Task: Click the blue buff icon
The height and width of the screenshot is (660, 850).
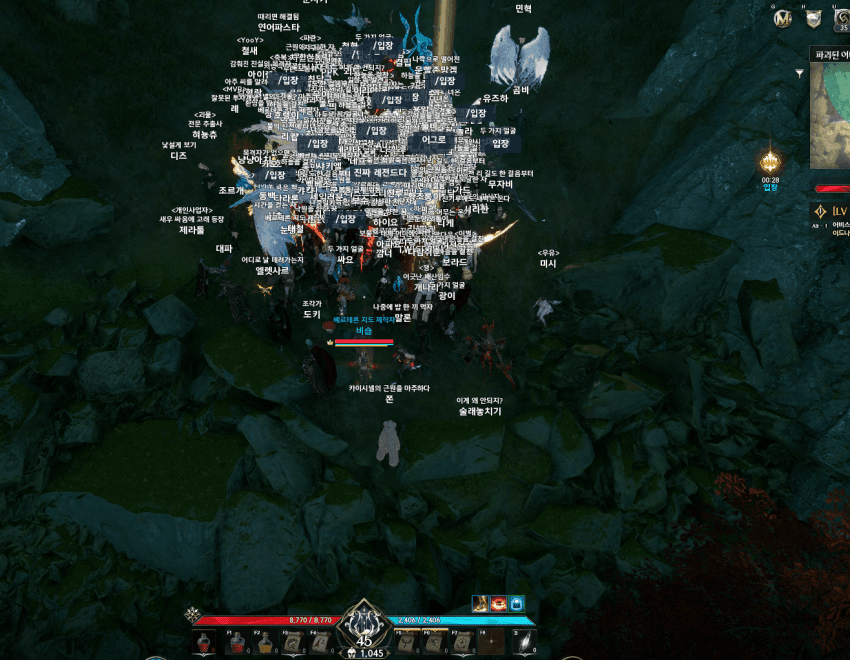Action: [x=516, y=603]
